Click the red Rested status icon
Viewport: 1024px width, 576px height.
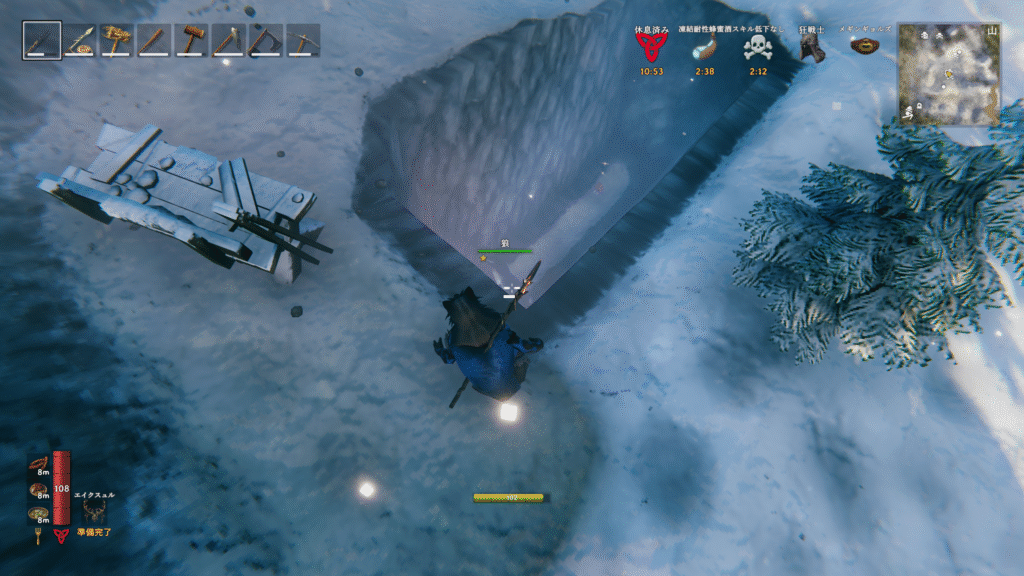[651, 47]
